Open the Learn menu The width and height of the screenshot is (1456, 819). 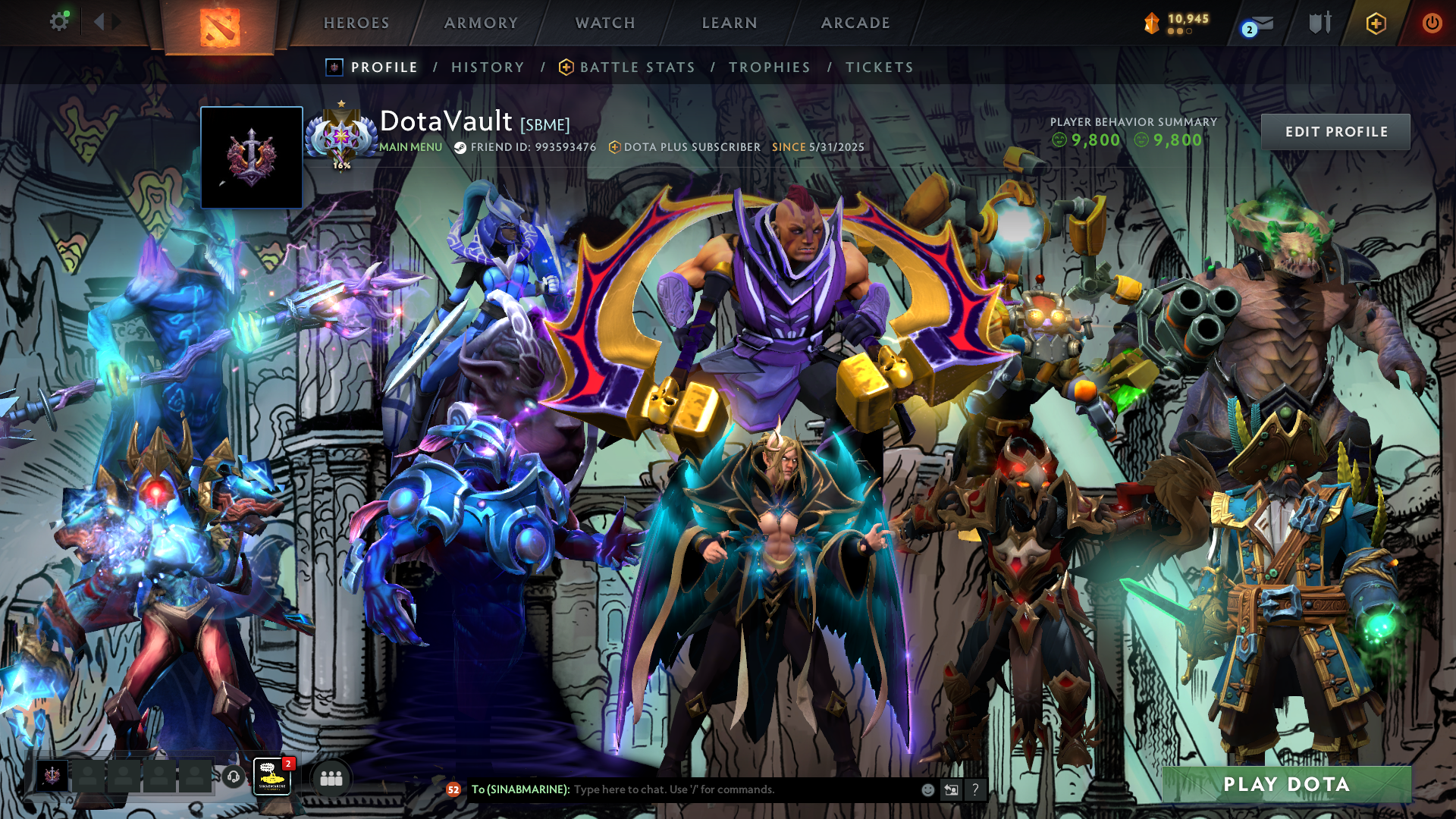(x=730, y=23)
